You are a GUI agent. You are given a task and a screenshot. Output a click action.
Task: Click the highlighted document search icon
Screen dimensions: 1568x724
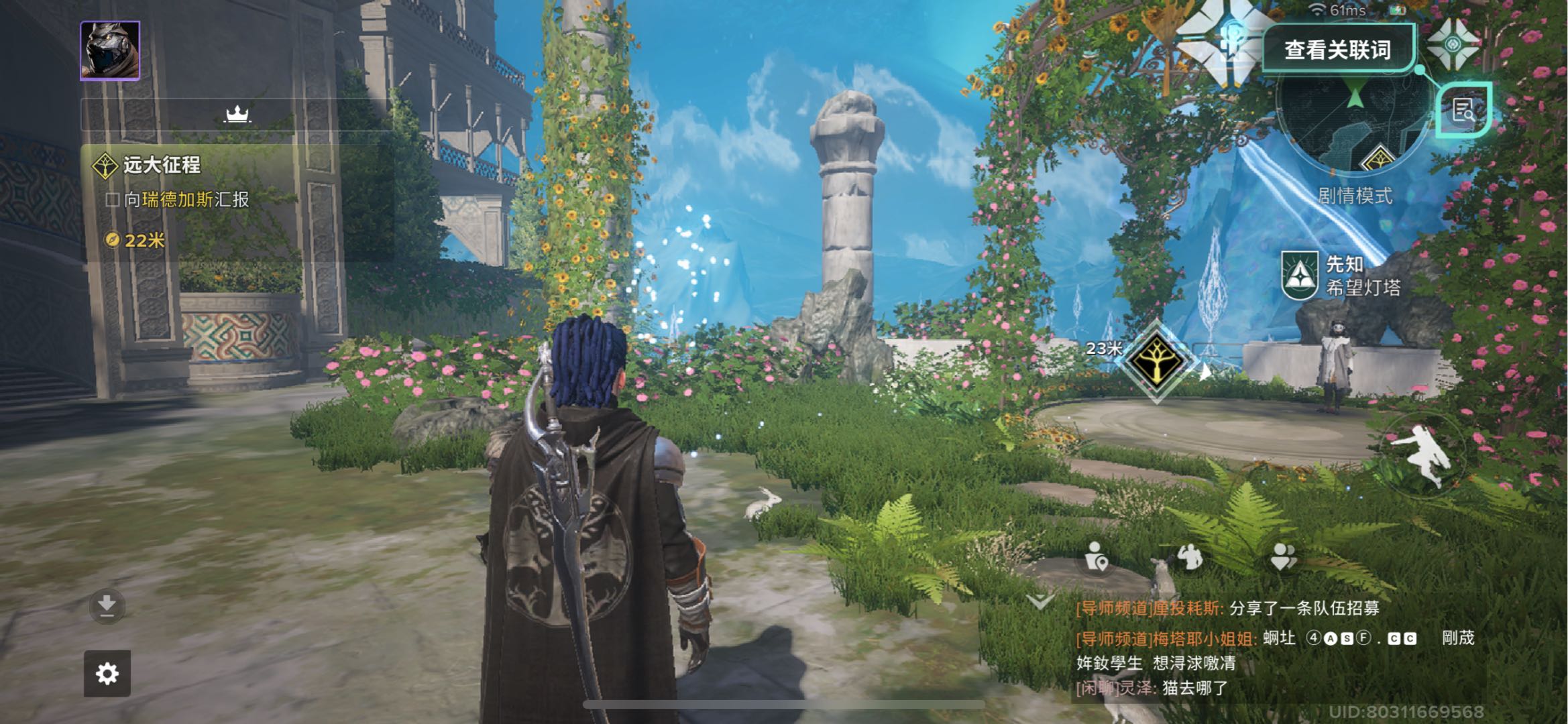pos(1463,110)
